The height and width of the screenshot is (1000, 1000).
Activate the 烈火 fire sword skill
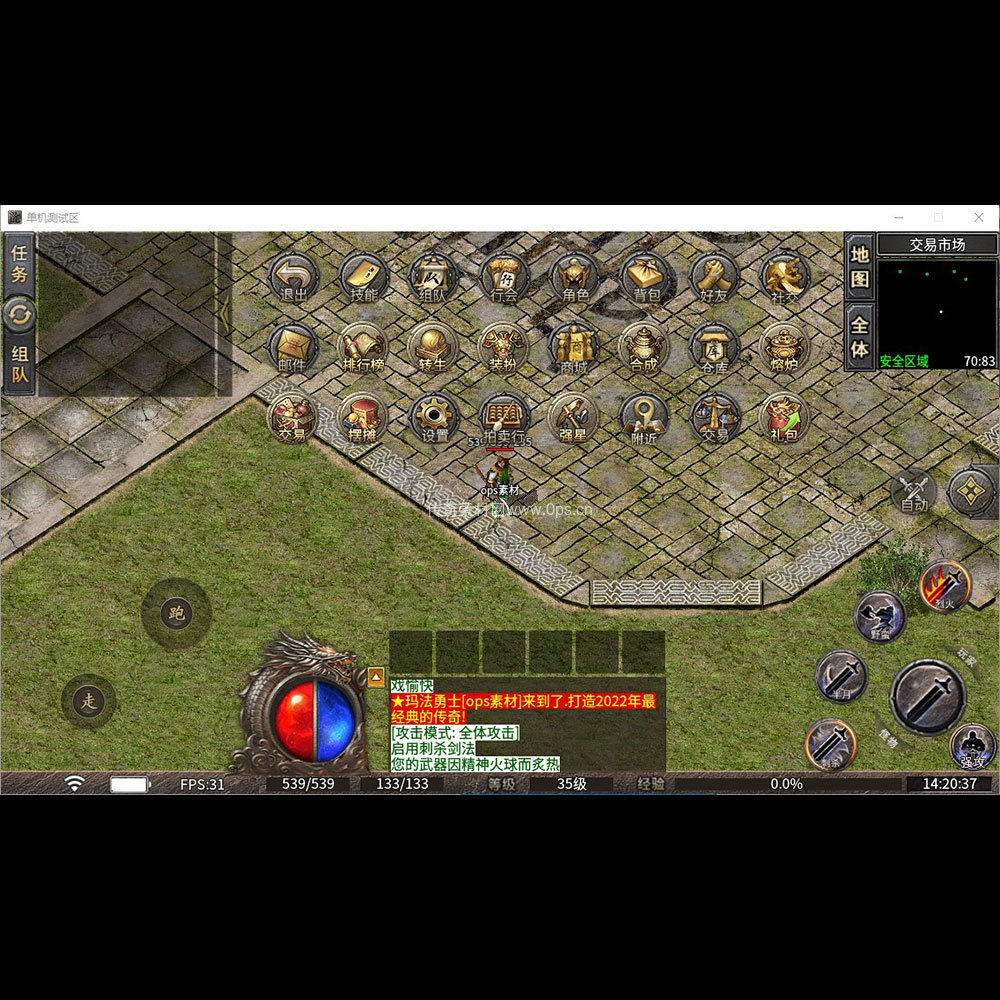pos(945,586)
